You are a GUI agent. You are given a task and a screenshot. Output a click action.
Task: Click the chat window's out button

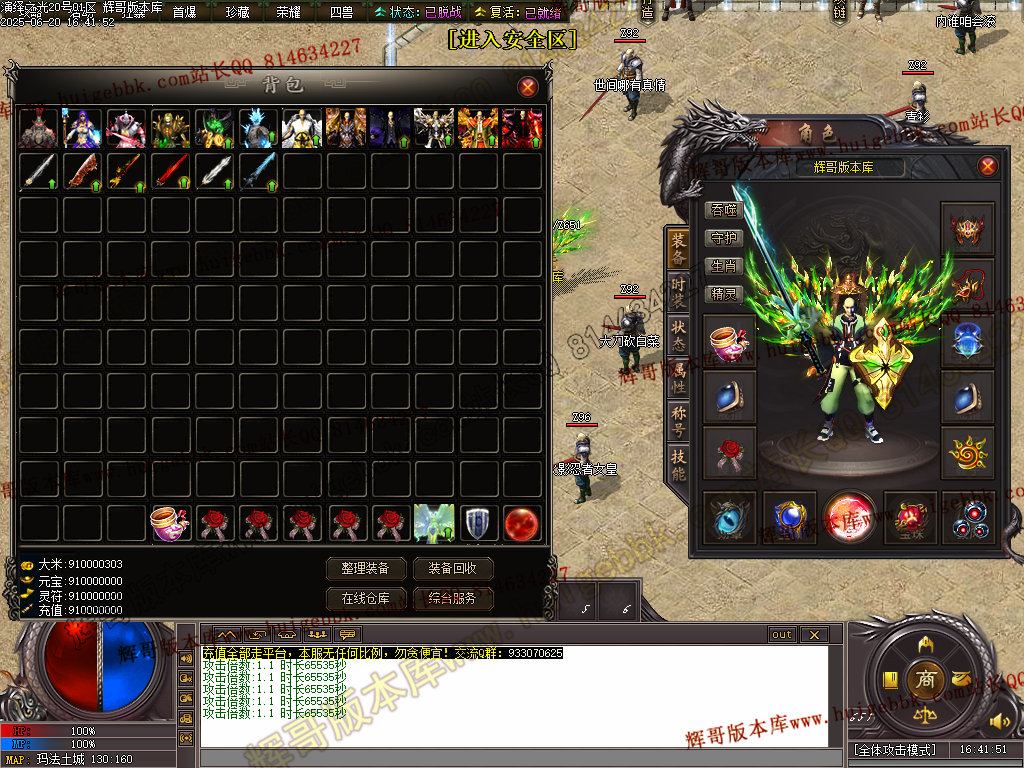pyautogui.click(x=781, y=635)
